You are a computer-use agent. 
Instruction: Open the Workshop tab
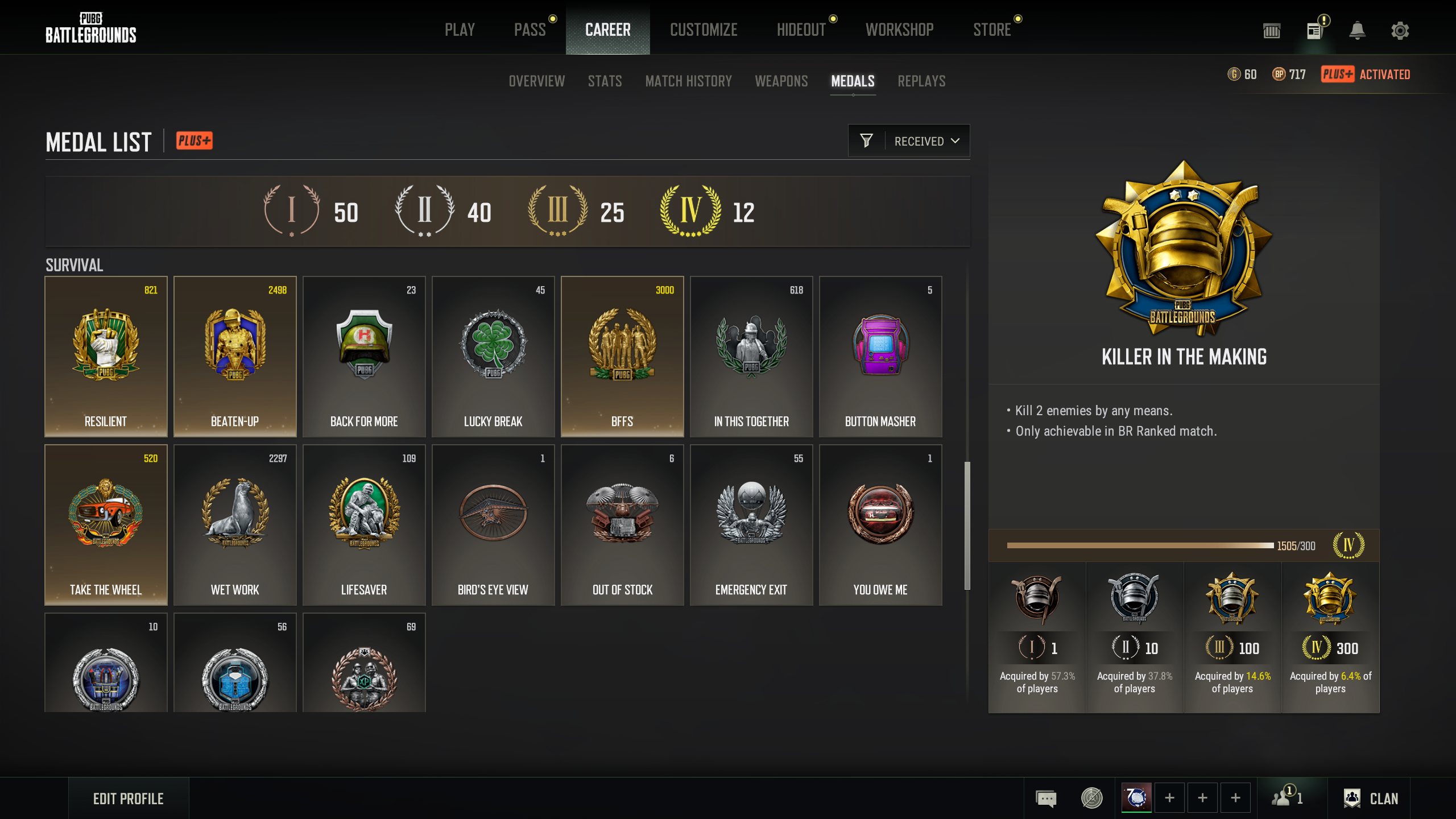899,30
